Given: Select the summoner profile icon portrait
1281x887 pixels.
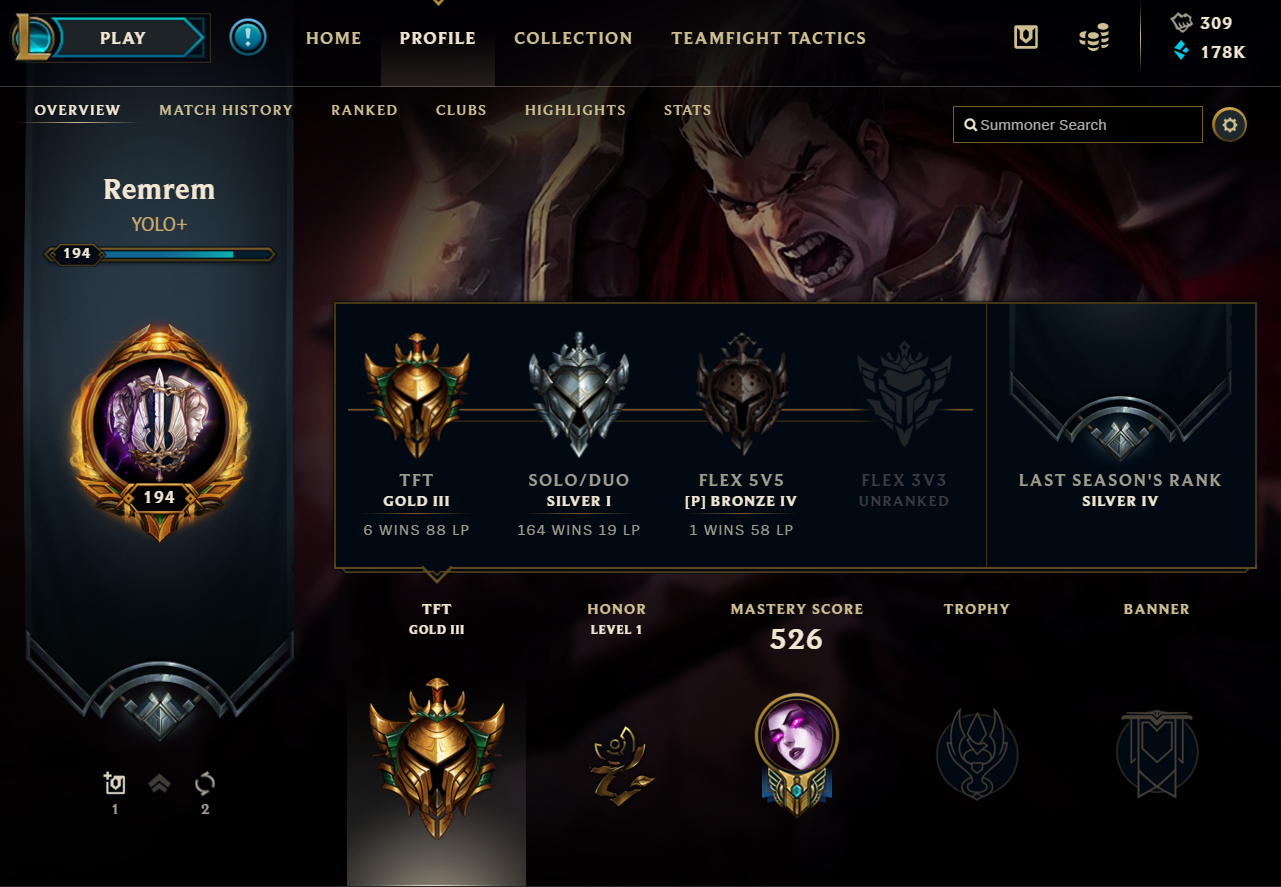Looking at the screenshot, I should pyautogui.click(x=158, y=425).
